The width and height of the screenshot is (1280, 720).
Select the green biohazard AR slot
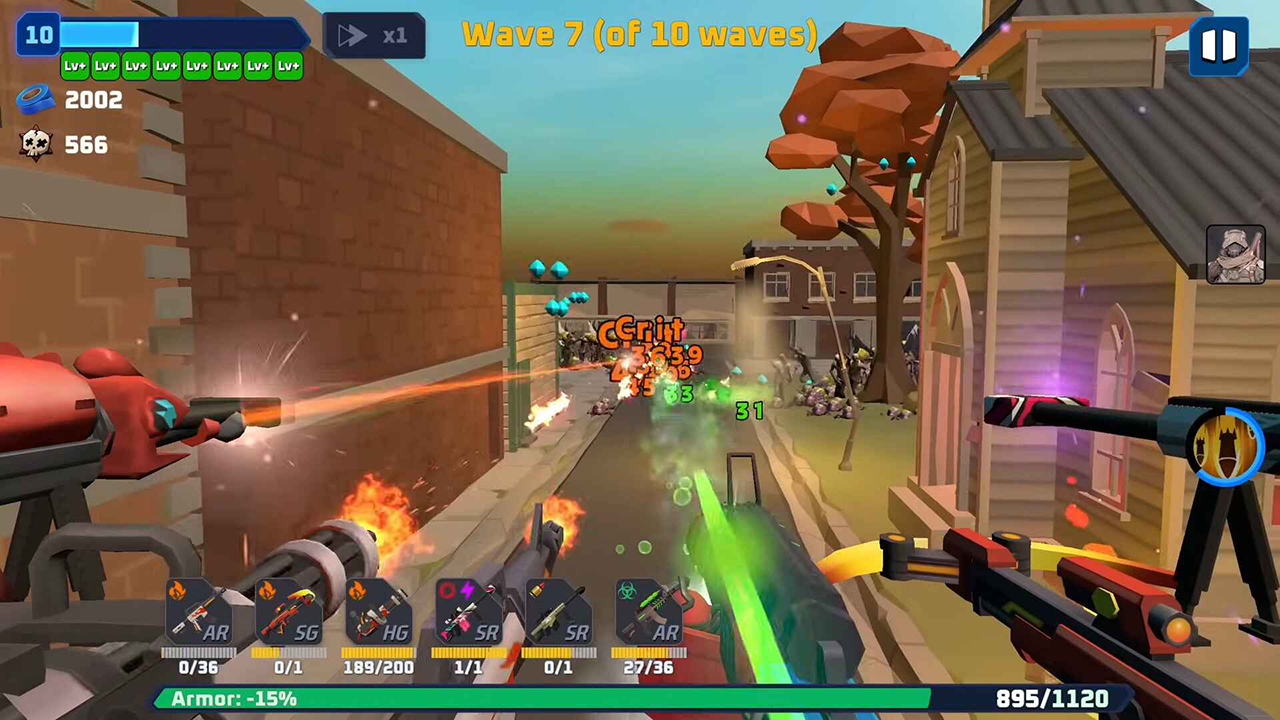click(x=648, y=612)
